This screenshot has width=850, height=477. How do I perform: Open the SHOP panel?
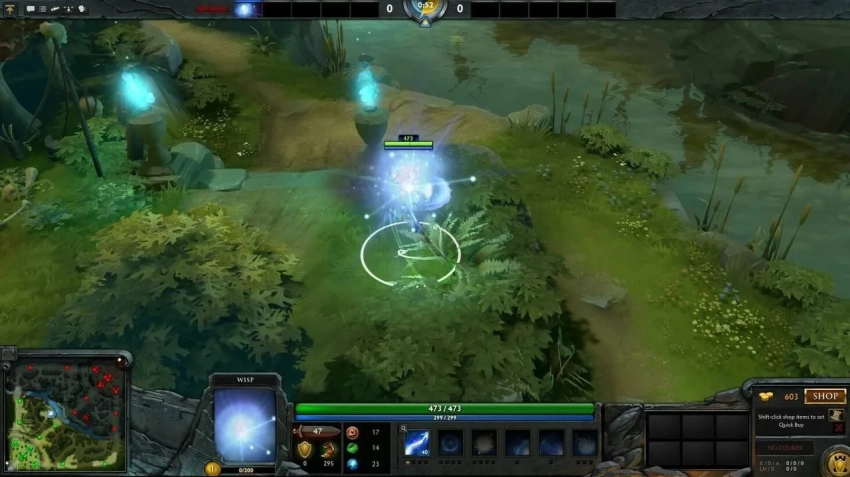coord(824,397)
